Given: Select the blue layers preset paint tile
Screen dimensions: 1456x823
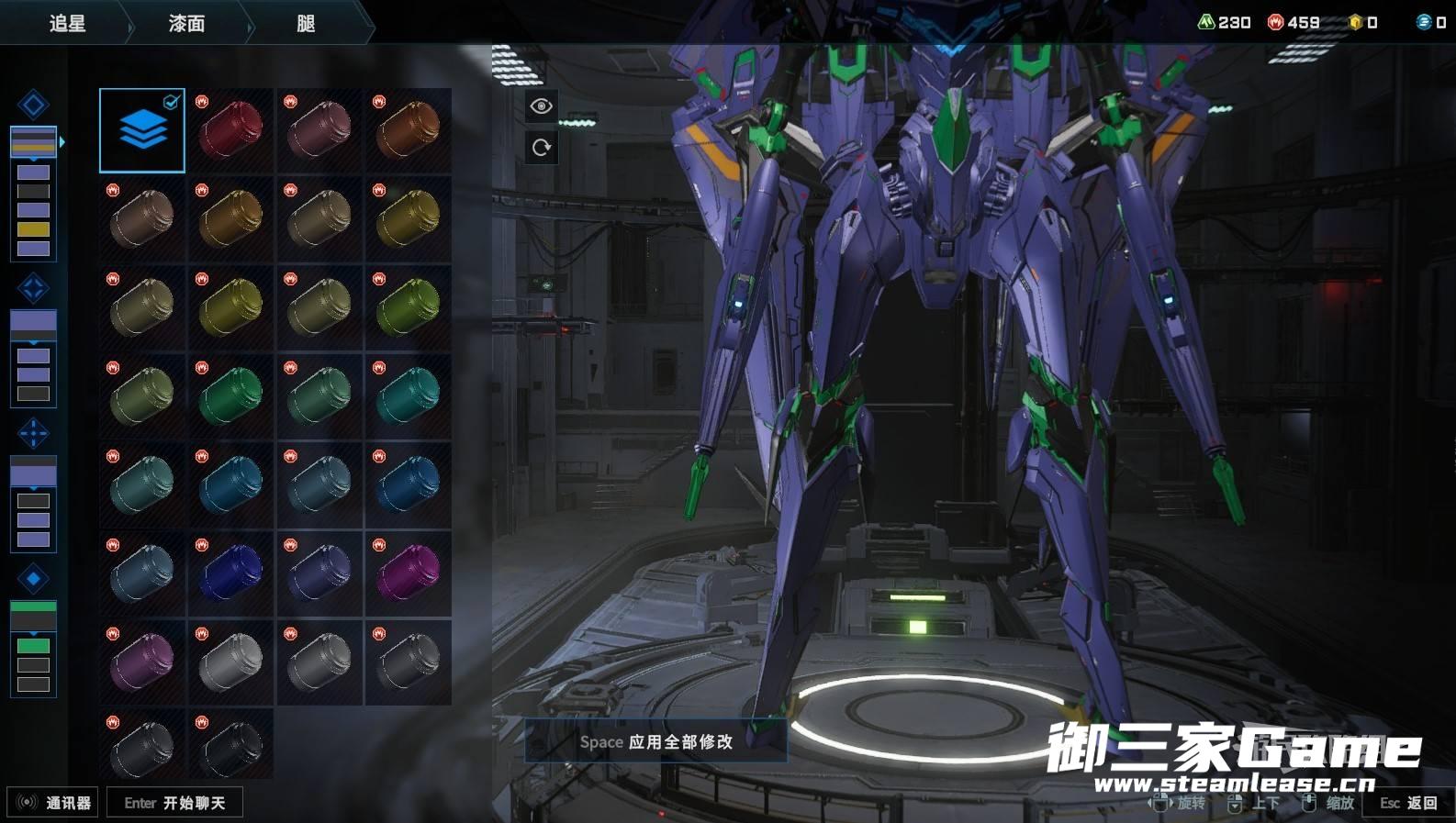Looking at the screenshot, I should pos(142,130).
